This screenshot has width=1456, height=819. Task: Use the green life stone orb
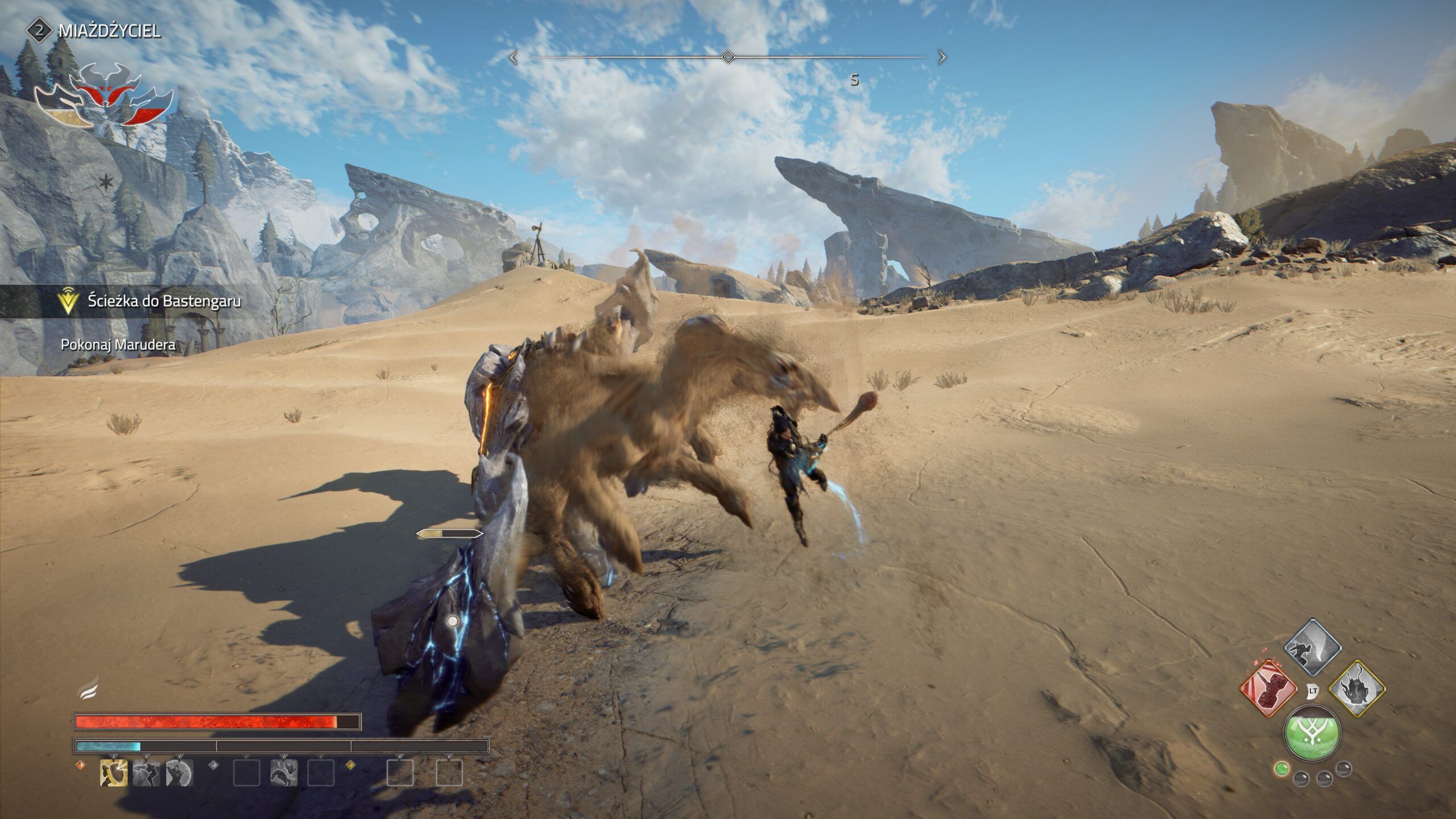pyautogui.click(x=1312, y=734)
